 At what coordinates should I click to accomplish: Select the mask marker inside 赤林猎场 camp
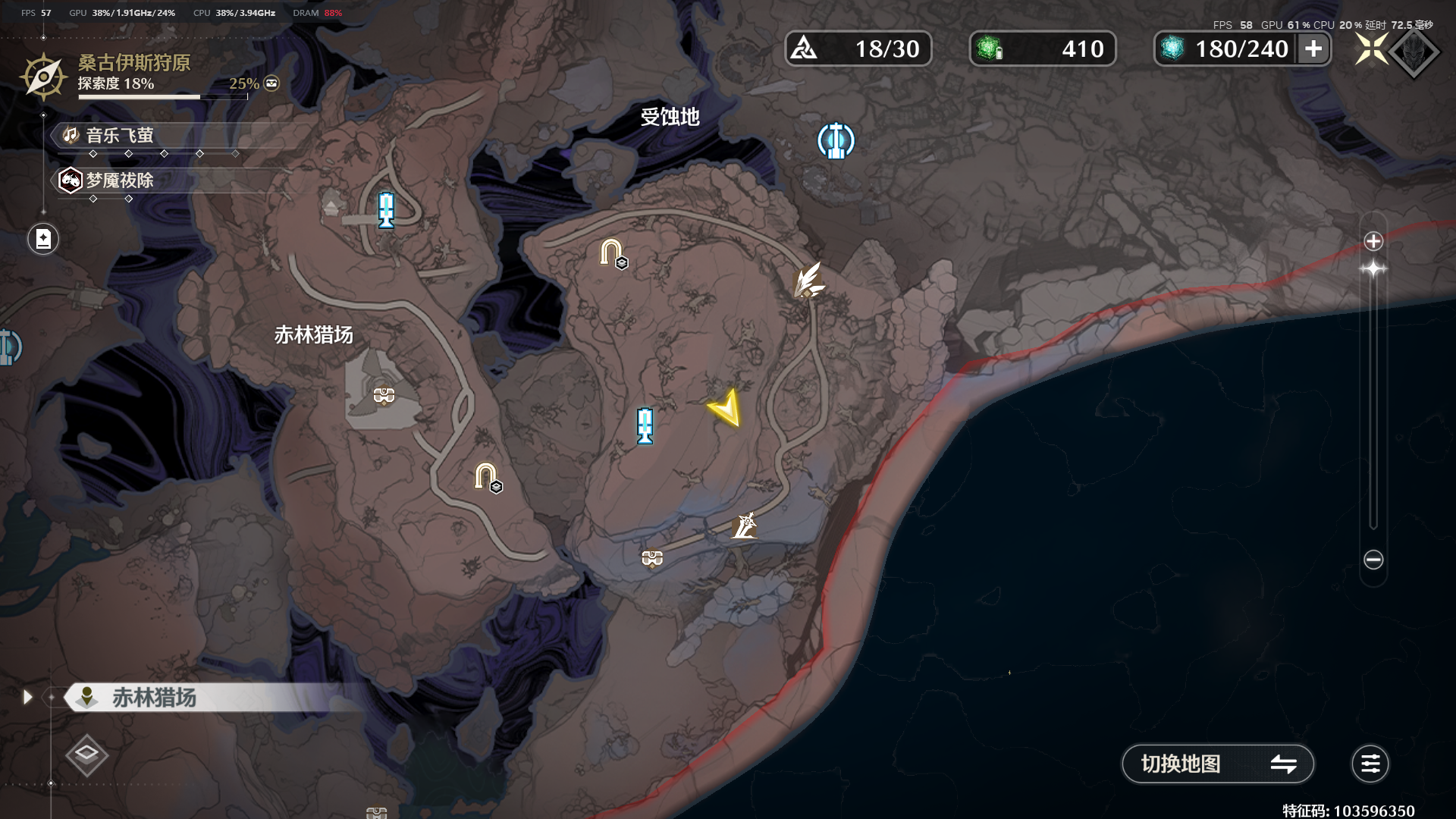click(384, 395)
